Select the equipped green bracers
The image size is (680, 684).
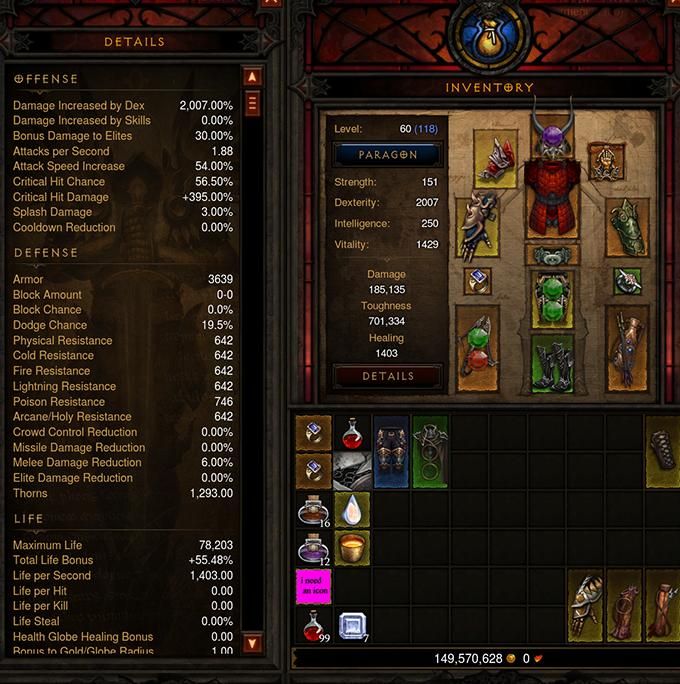pos(627,226)
